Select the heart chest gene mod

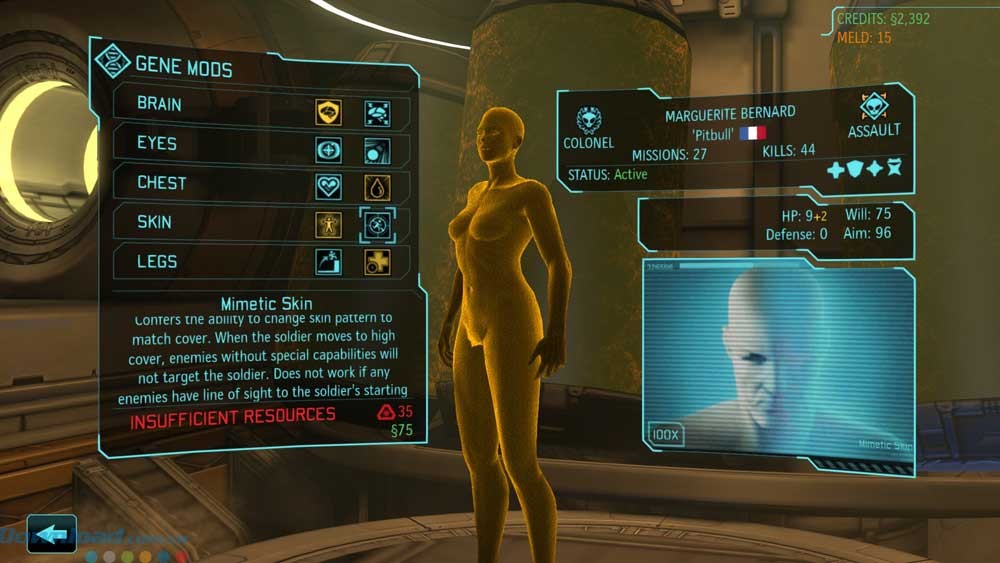[328, 187]
